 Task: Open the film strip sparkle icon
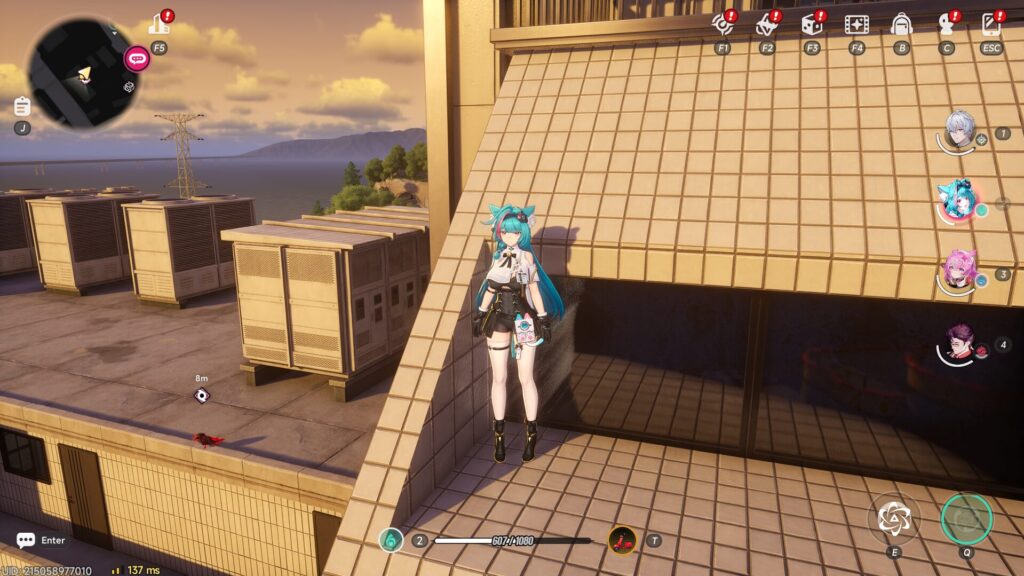coord(856,24)
